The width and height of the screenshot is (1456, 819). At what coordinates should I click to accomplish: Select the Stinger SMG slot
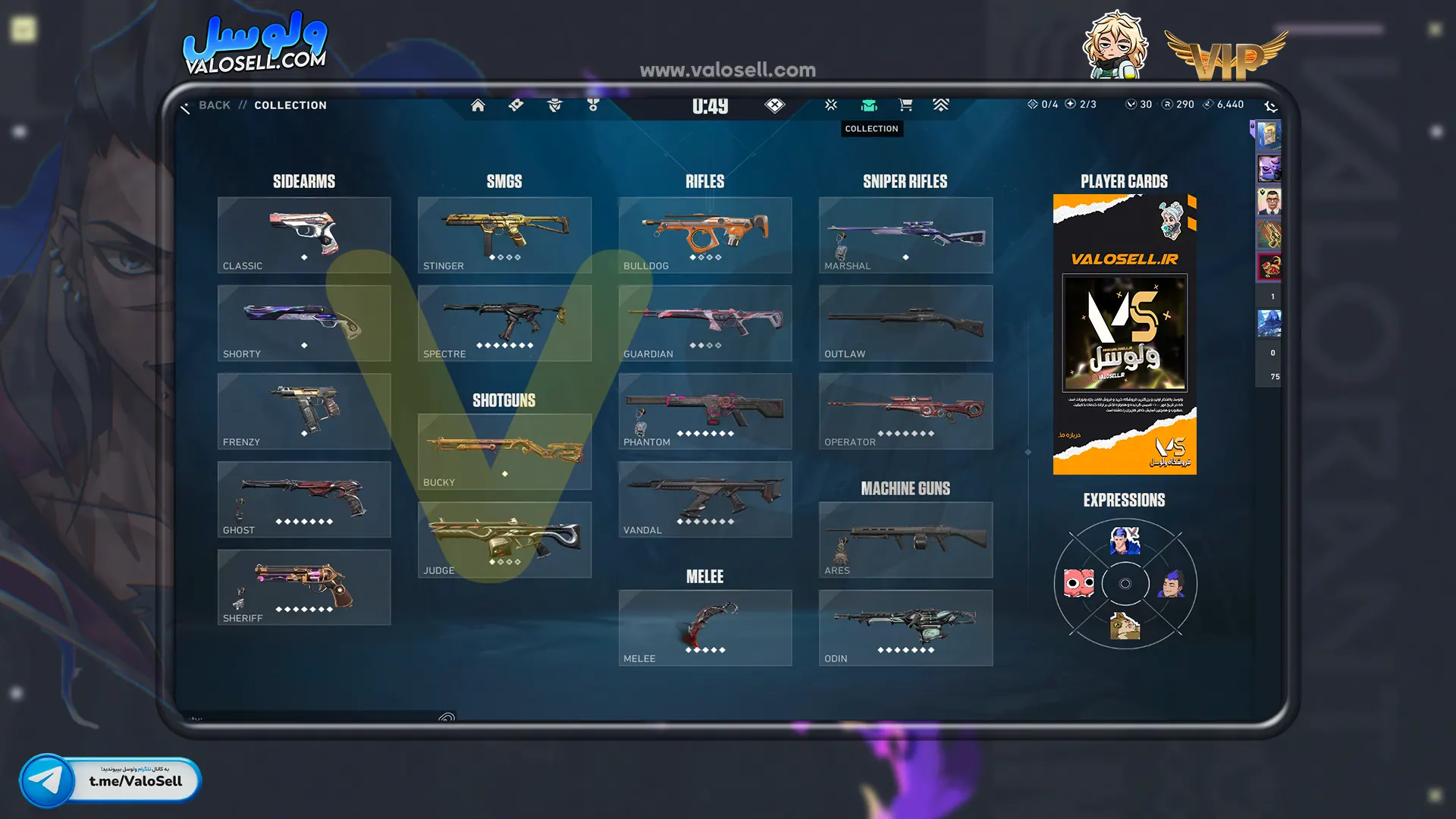pyautogui.click(x=504, y=235)
